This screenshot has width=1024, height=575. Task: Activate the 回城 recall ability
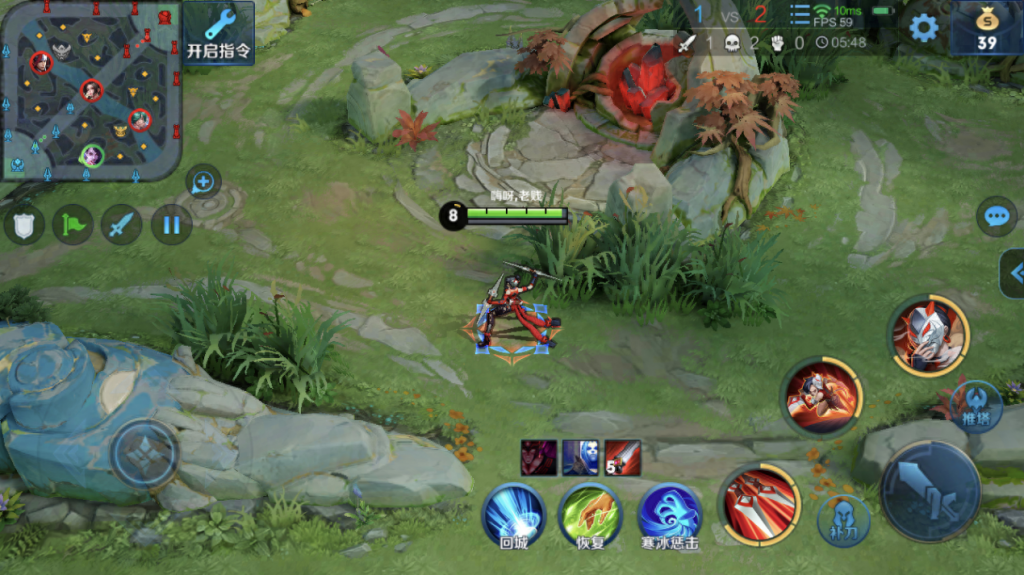513,514
